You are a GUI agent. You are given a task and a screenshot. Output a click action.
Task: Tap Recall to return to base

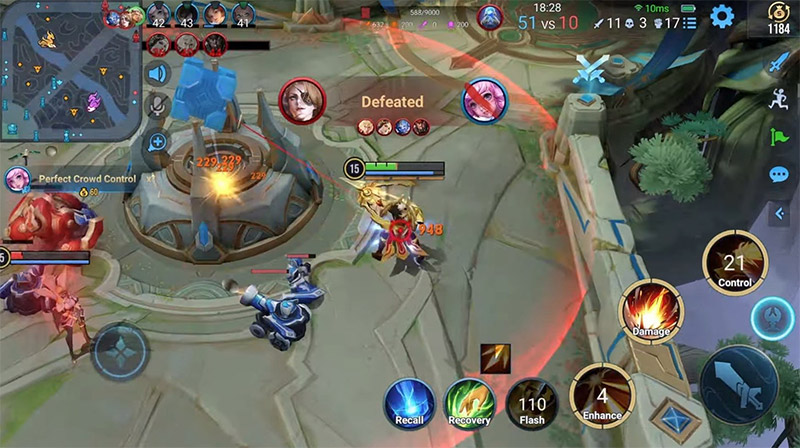(x=410, y=403)
